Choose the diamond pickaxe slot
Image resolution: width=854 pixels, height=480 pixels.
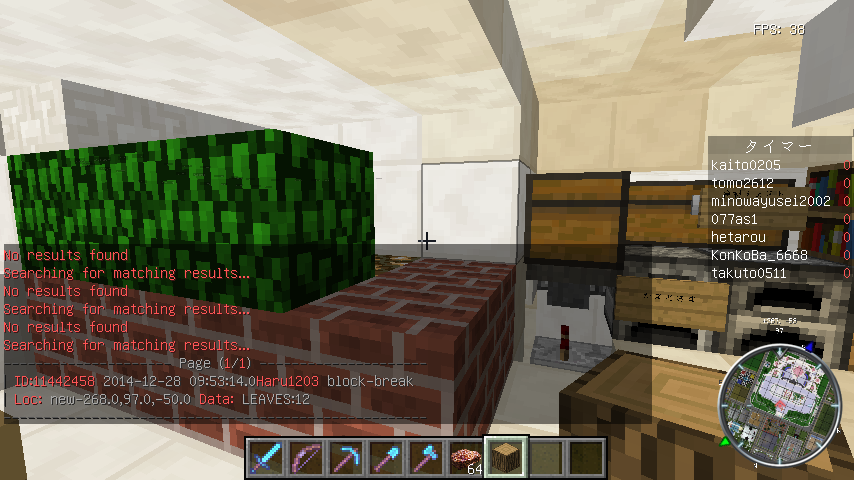coord(345,458)
